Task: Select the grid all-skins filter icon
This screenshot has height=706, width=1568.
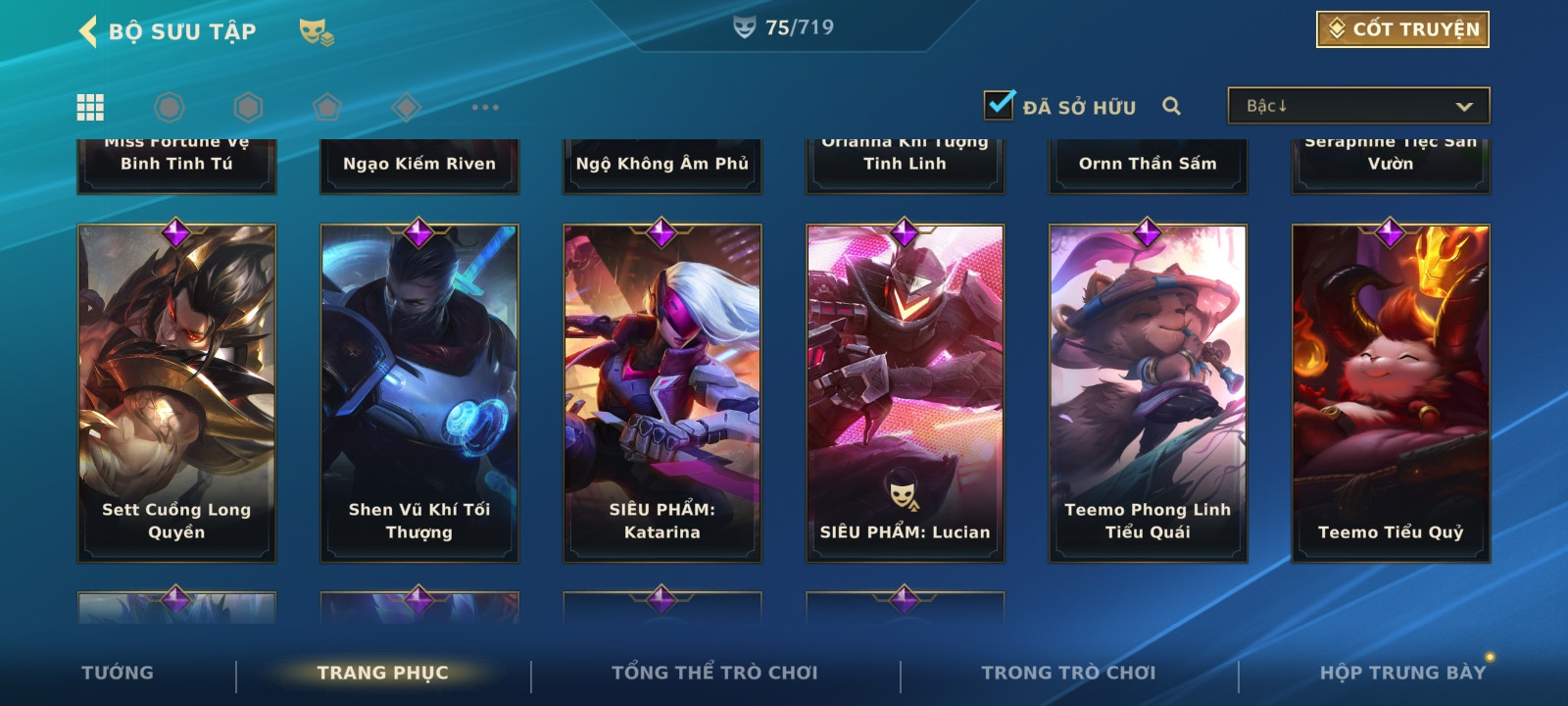Action: click(x=90, y=107)
